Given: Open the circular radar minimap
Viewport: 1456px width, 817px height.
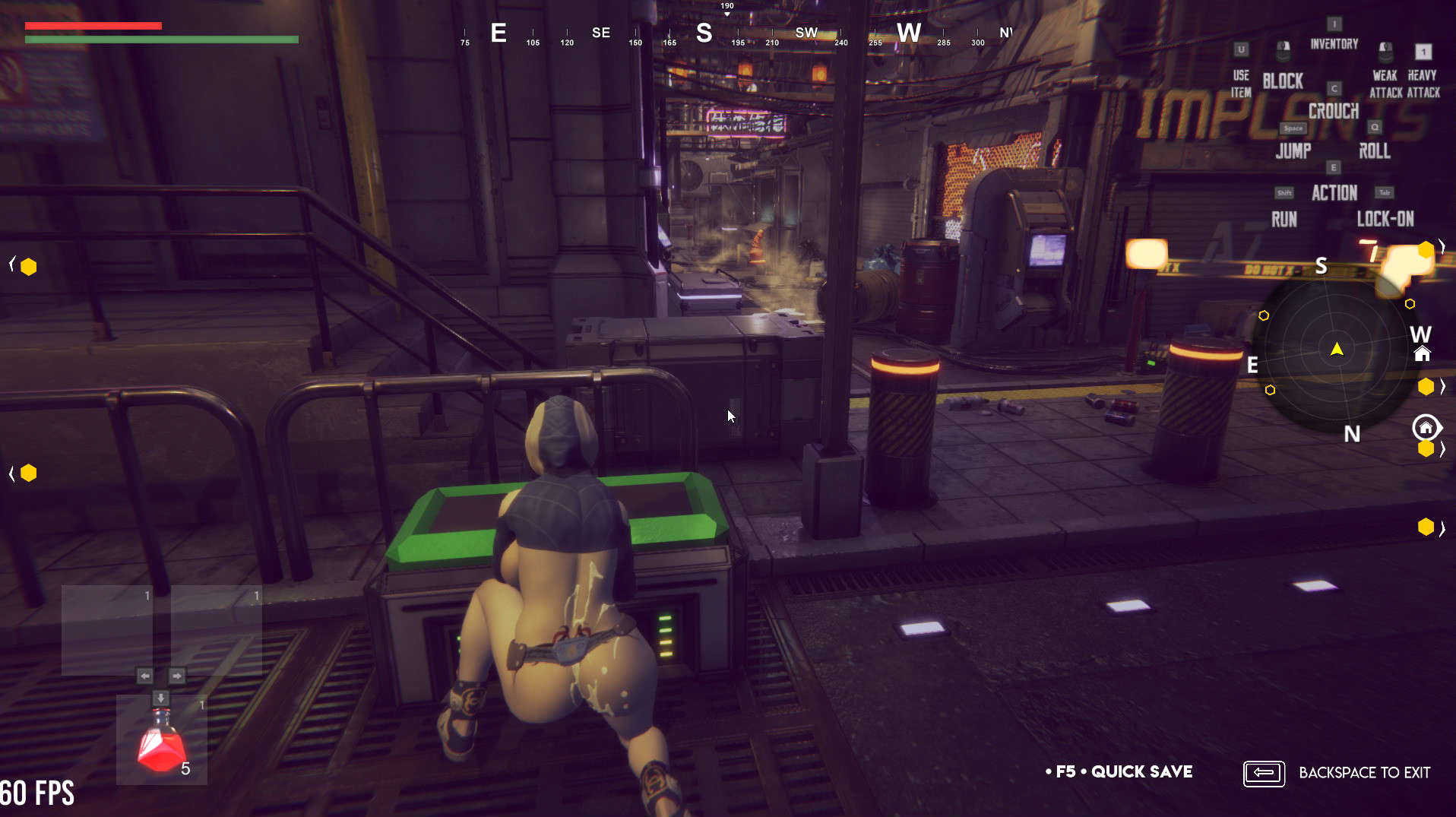Looking at the screenshot, I should 1336,350.
